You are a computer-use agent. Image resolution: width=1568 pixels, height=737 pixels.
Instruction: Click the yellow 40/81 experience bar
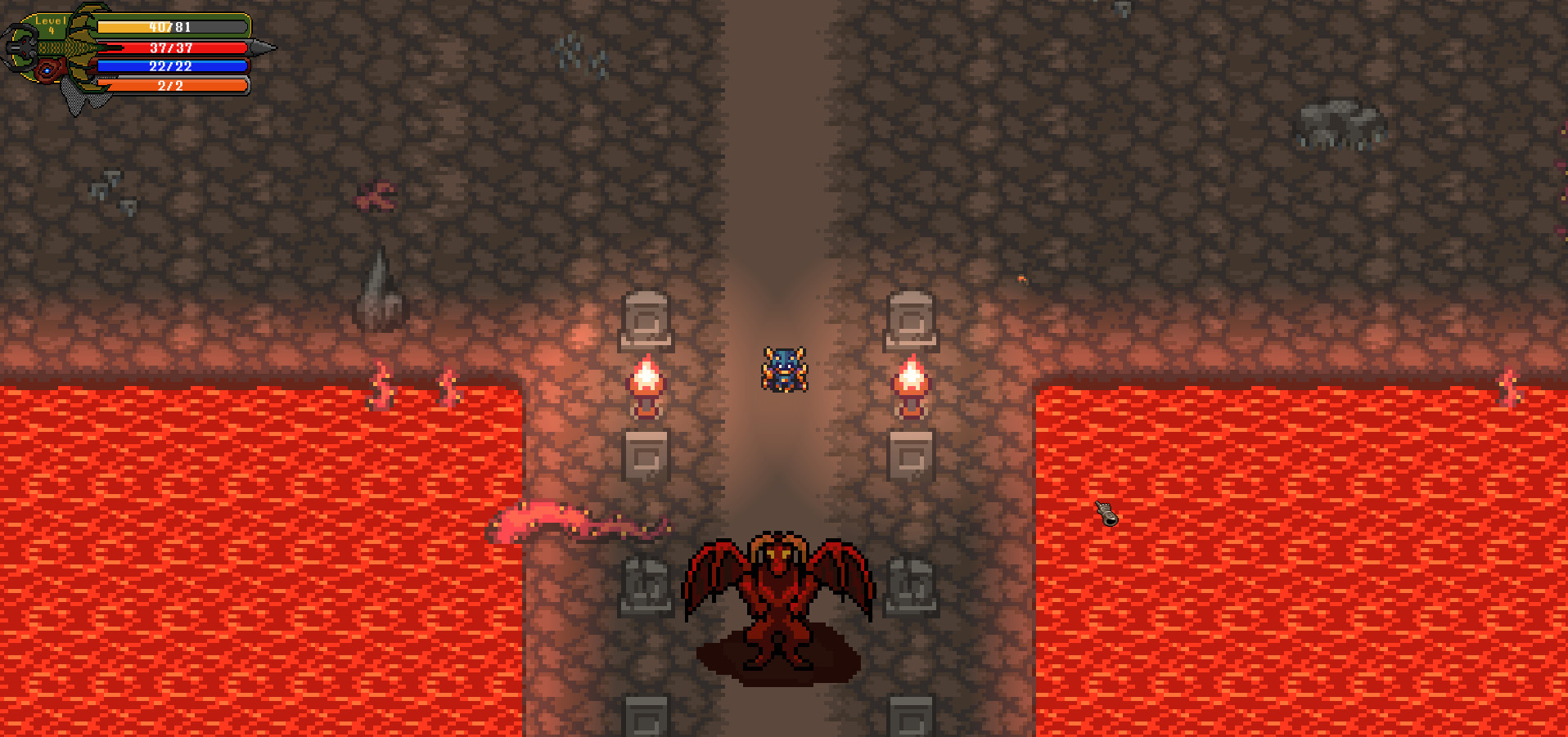172,27
